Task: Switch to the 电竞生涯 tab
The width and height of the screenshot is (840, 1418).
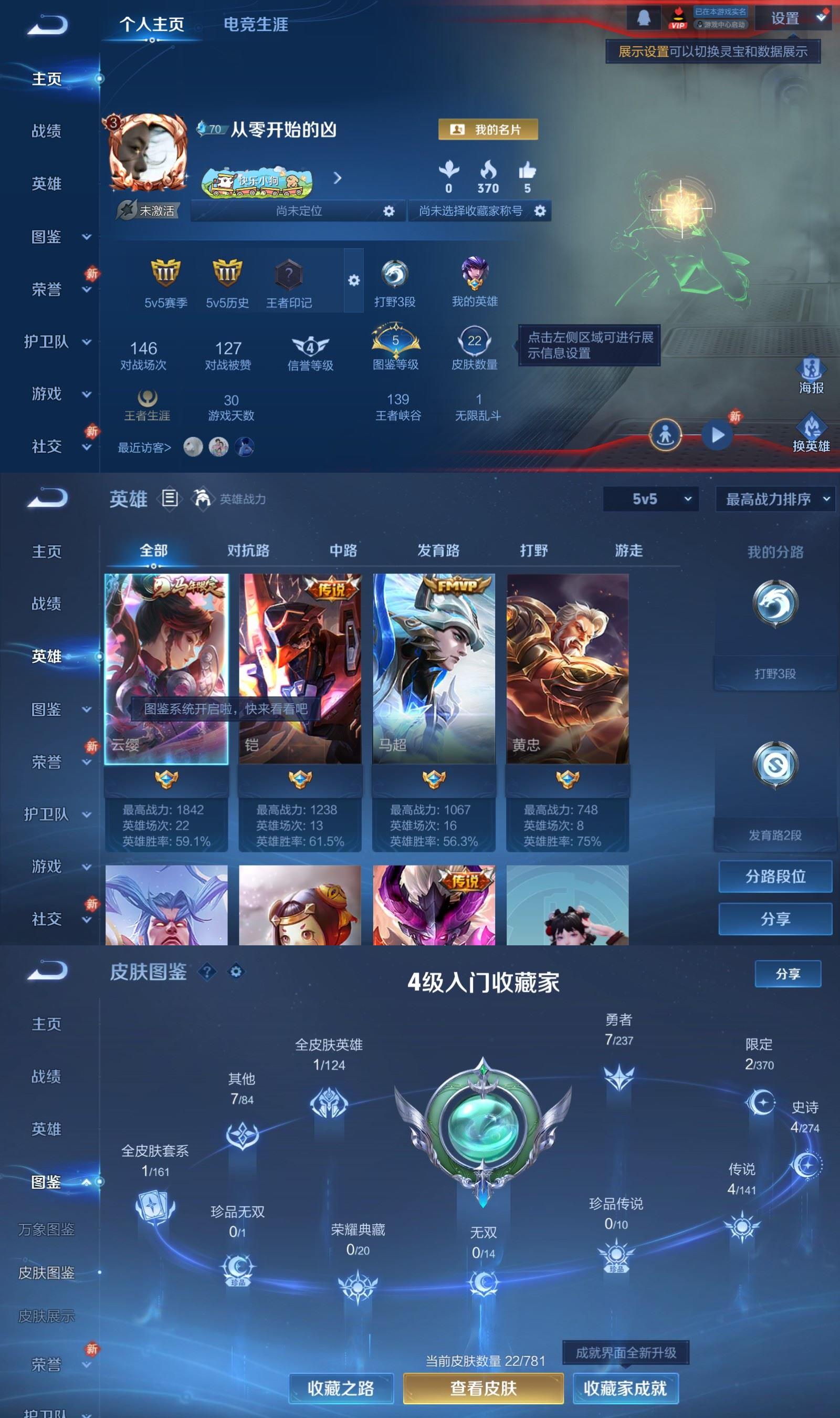Action: pyautogui.click(x=256, y=25)
